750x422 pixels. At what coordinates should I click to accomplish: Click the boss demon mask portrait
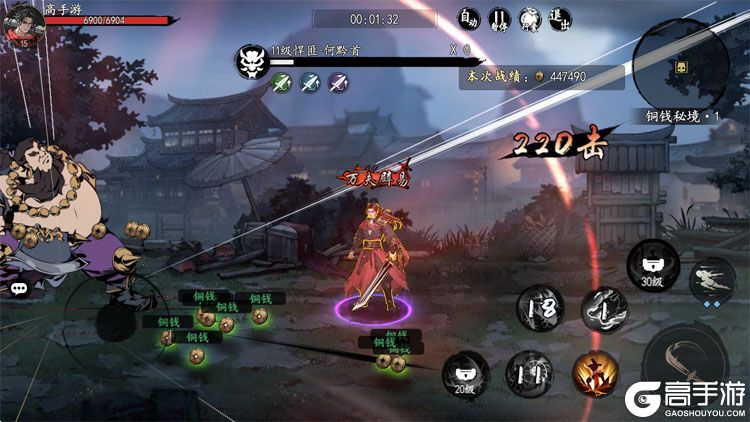coord(250,62)
